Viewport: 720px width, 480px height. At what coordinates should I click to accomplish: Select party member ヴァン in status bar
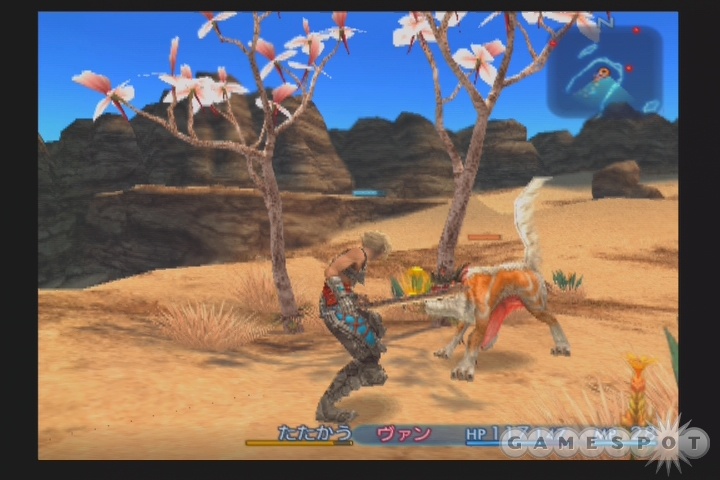pyautogui.click(x=405, y=434)
